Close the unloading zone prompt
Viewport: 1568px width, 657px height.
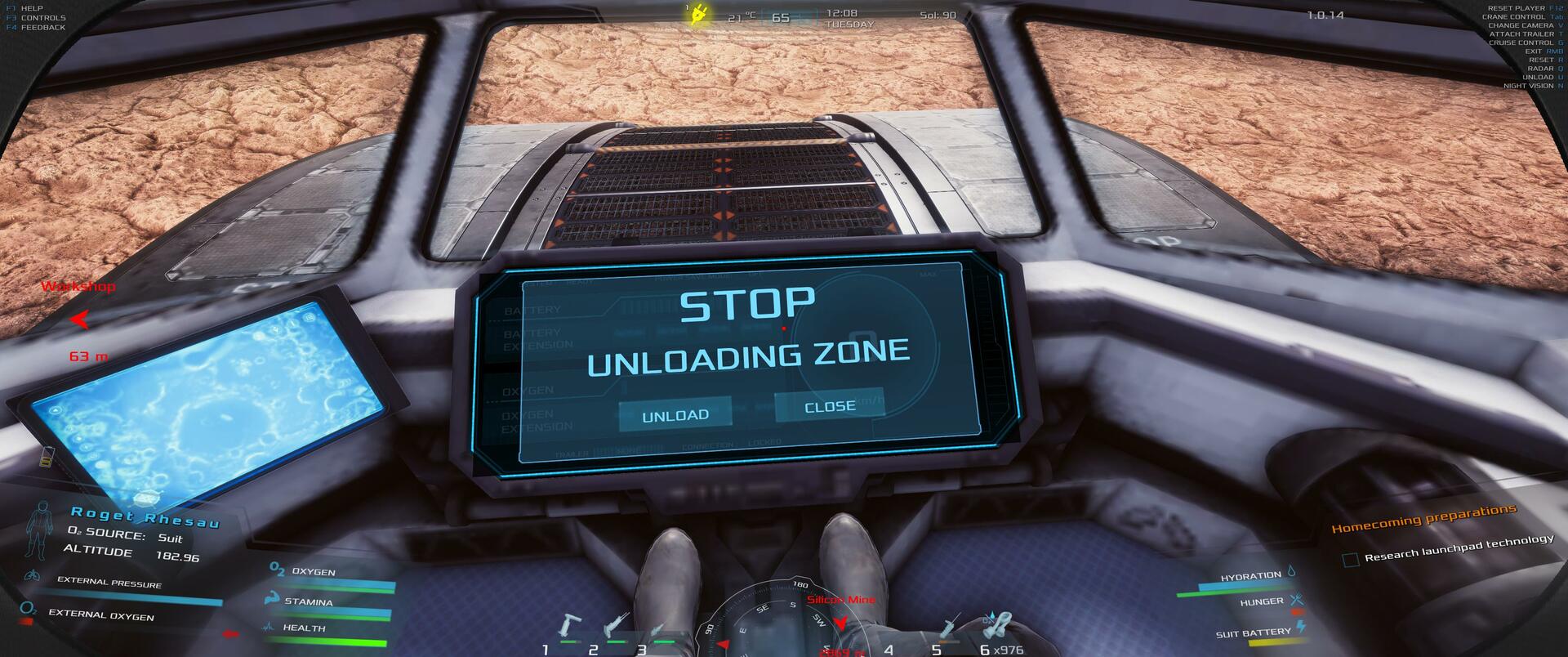829,406
